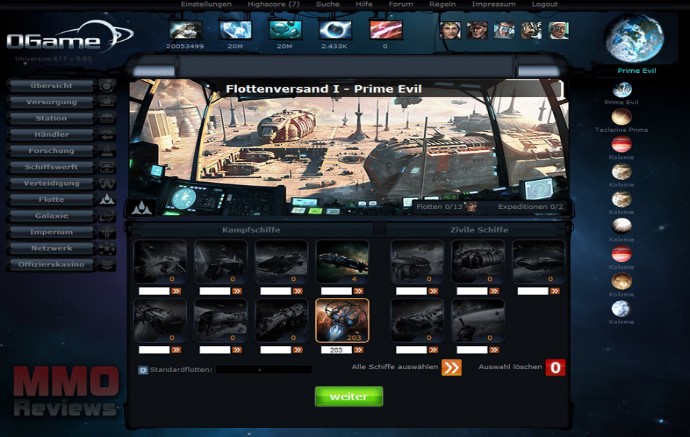Viewport: 690px width, 437px height.
Task: Open the Übersicht menu entry
Action: [x=52, y=85]
